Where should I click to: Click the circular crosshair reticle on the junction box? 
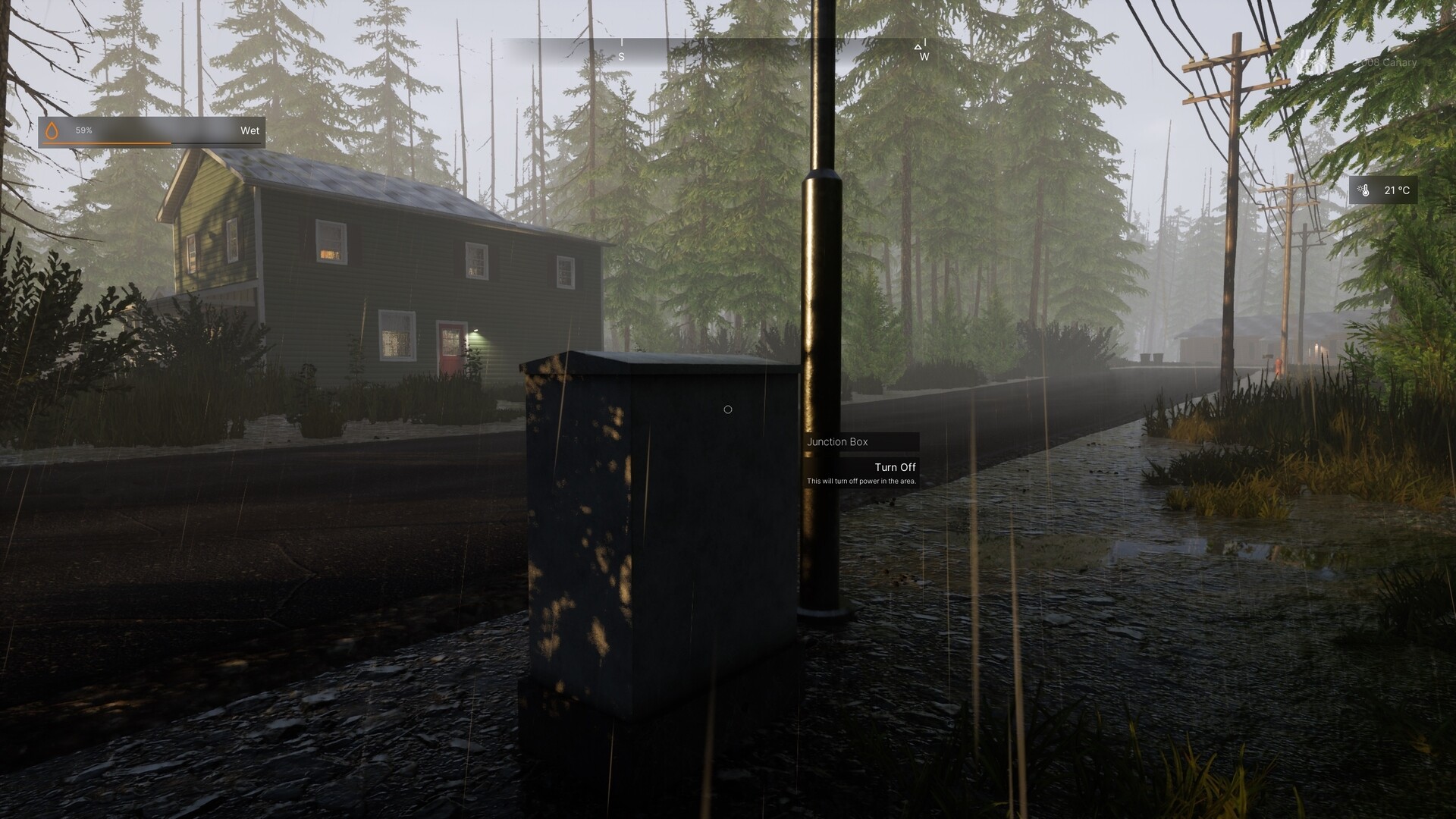click(728, 409)
